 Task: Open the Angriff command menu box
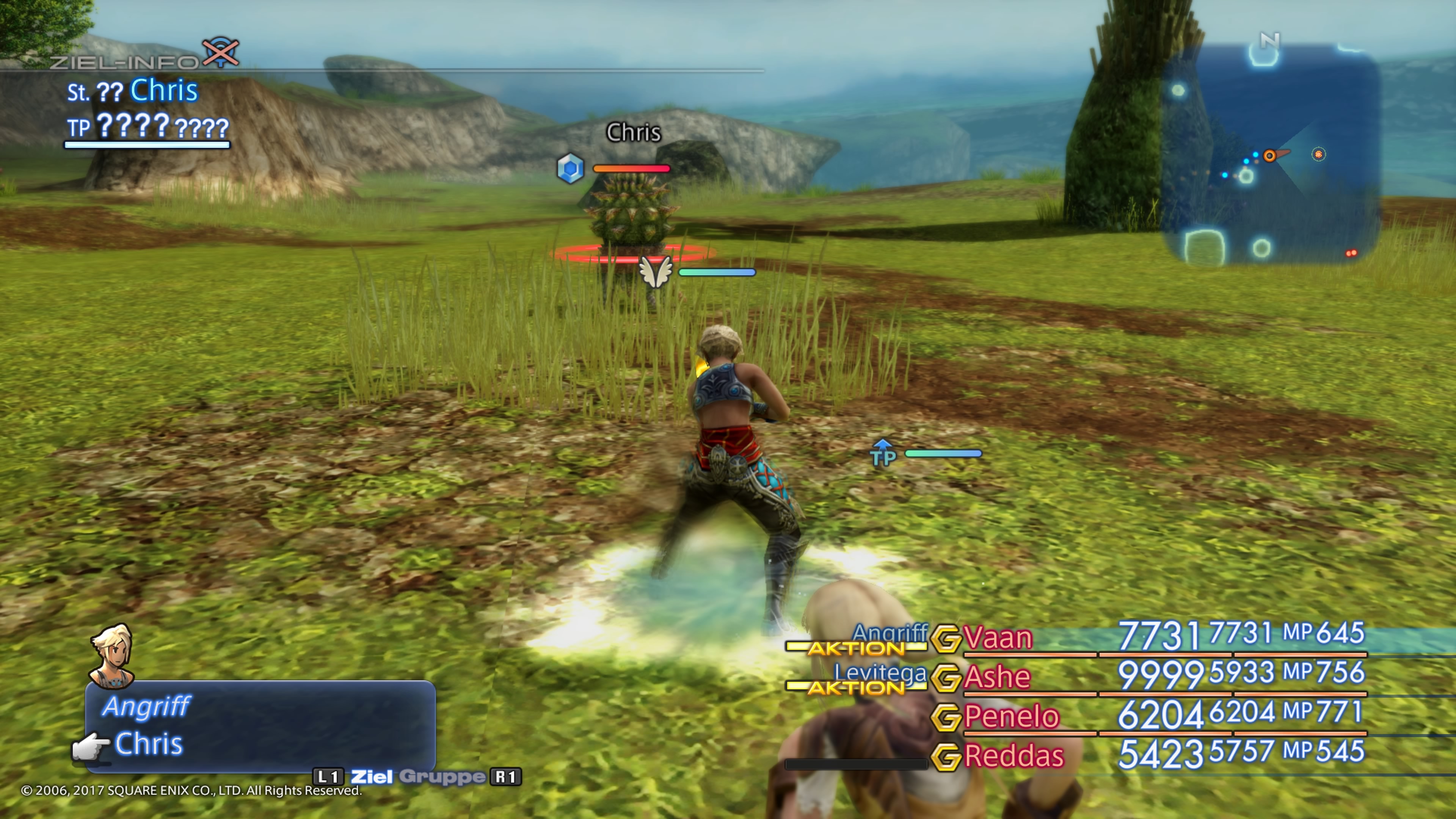coord(260,726)
